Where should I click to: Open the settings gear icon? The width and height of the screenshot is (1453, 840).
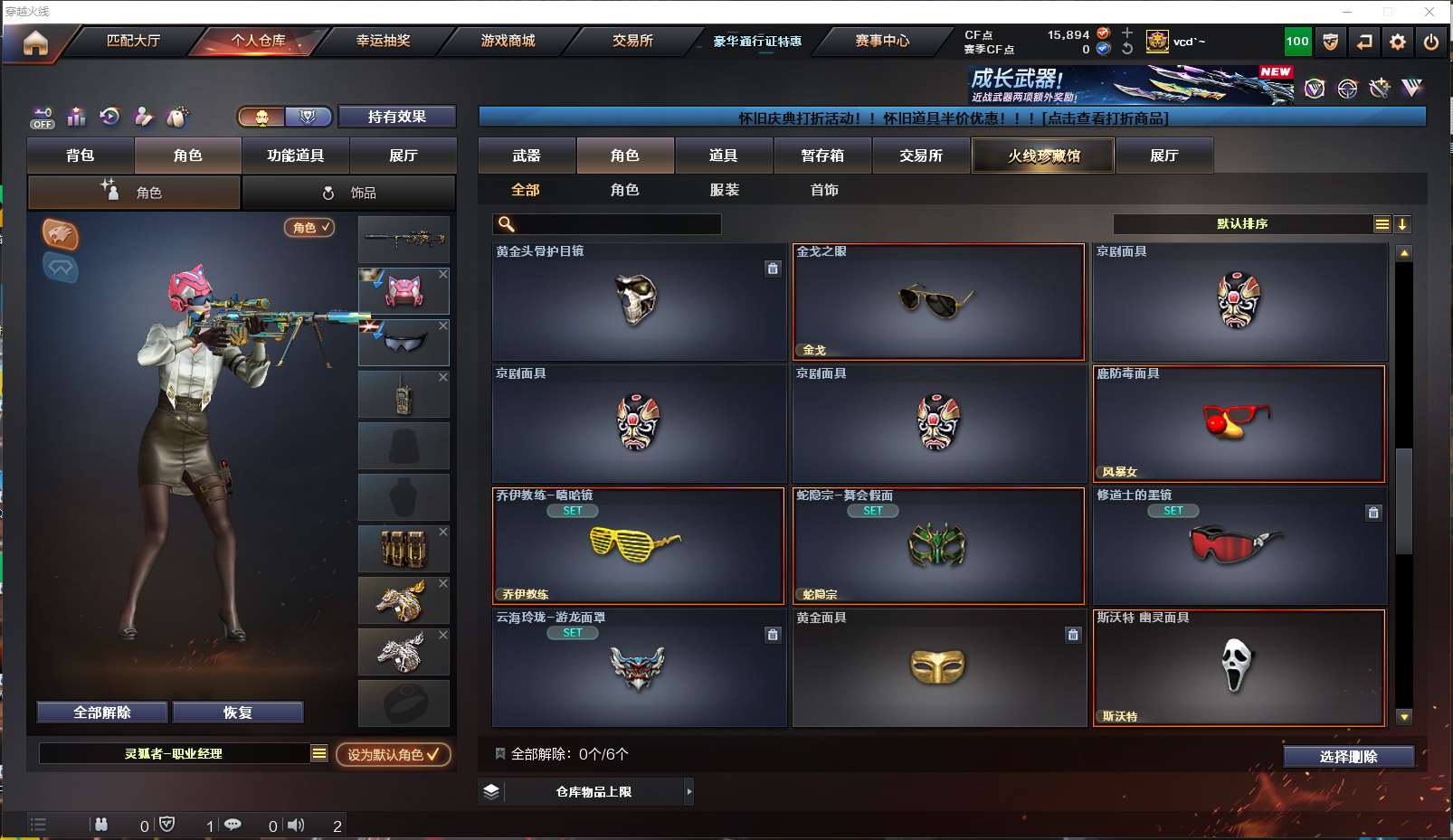pos(1398,42)
